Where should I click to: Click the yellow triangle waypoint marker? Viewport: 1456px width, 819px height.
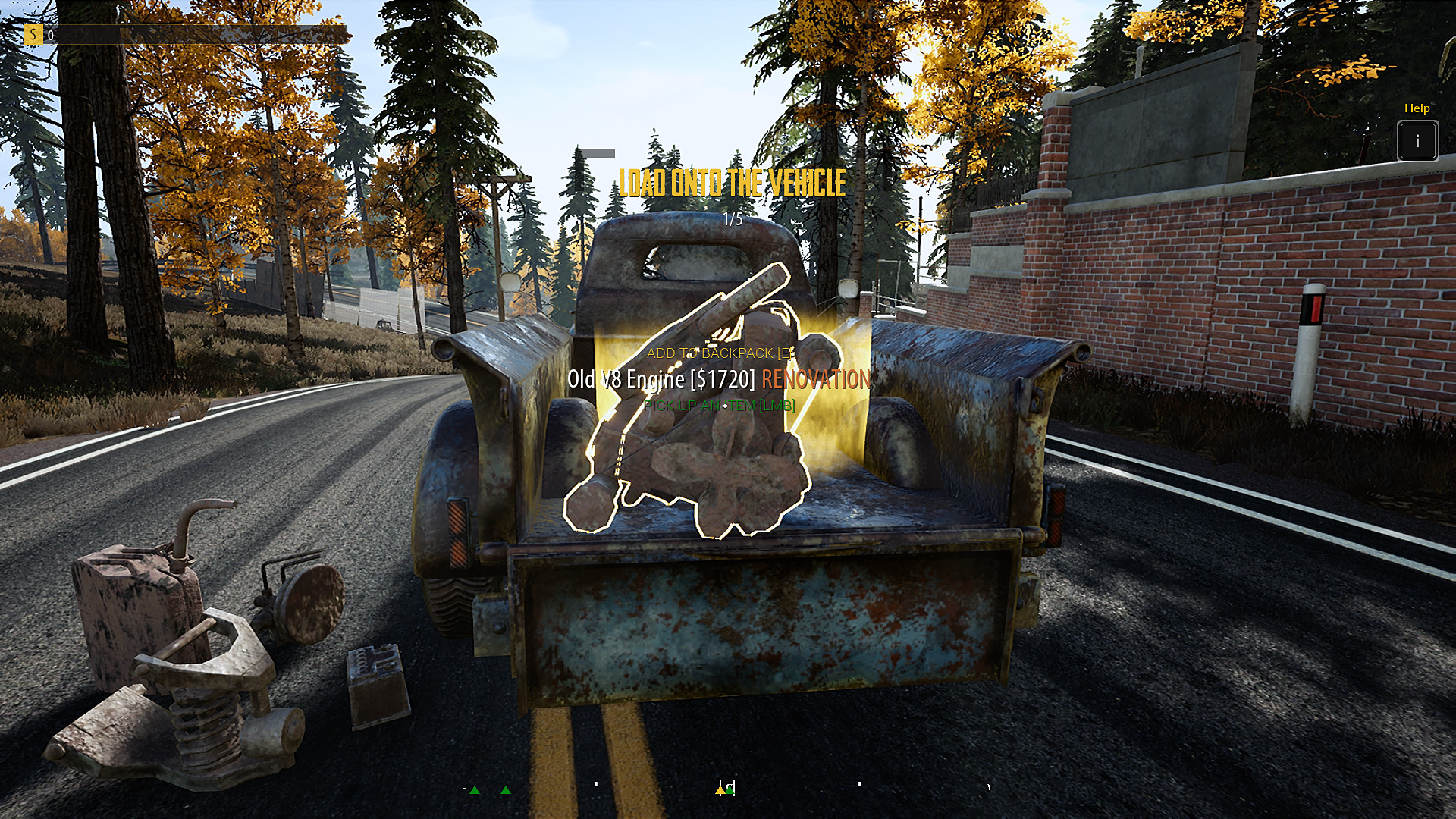pyautogui.click(x=722, y=789)
